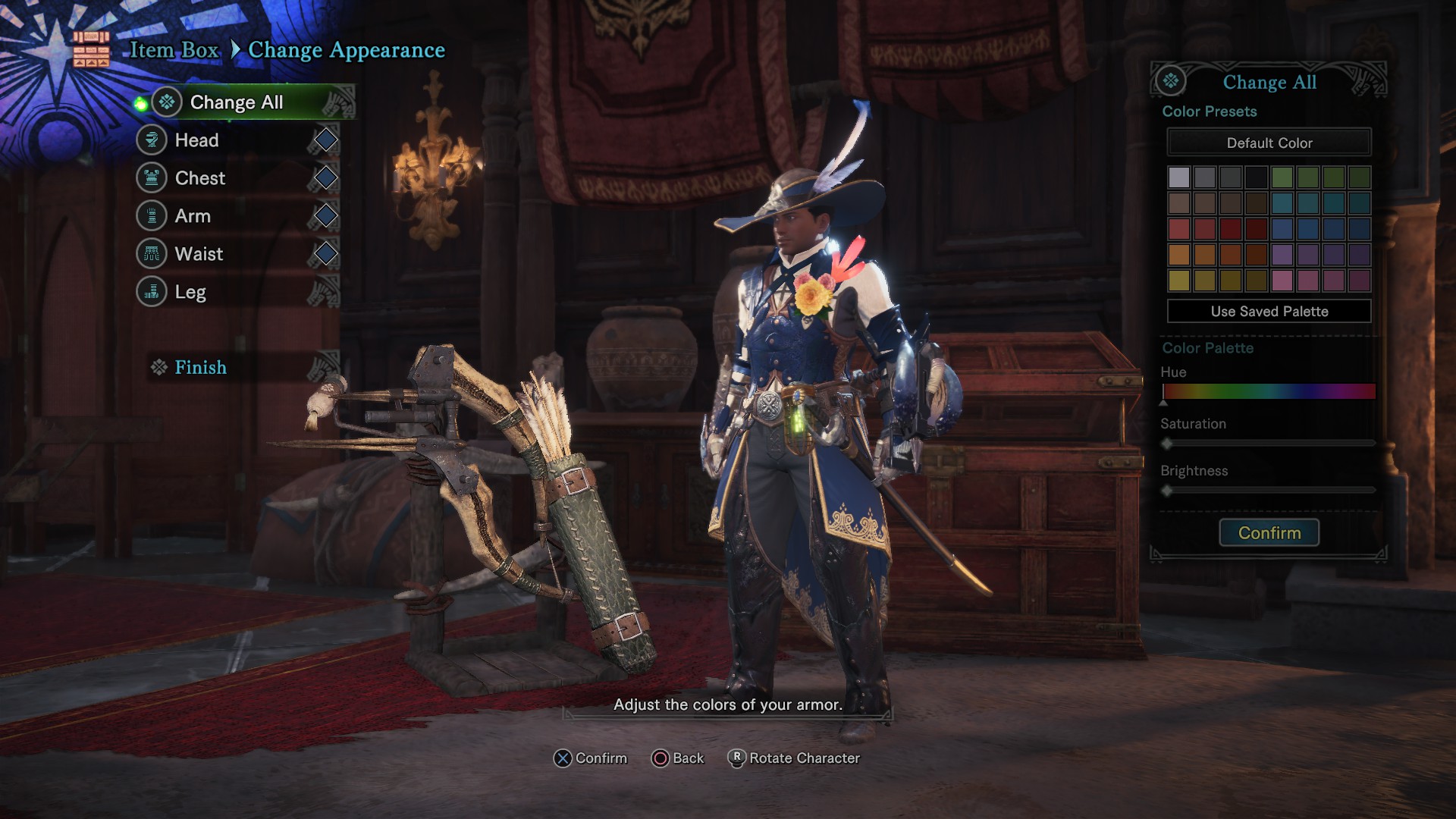Select the Arm armor entry
Viewport: 1456px width, 819px height.
click(193, 216)
